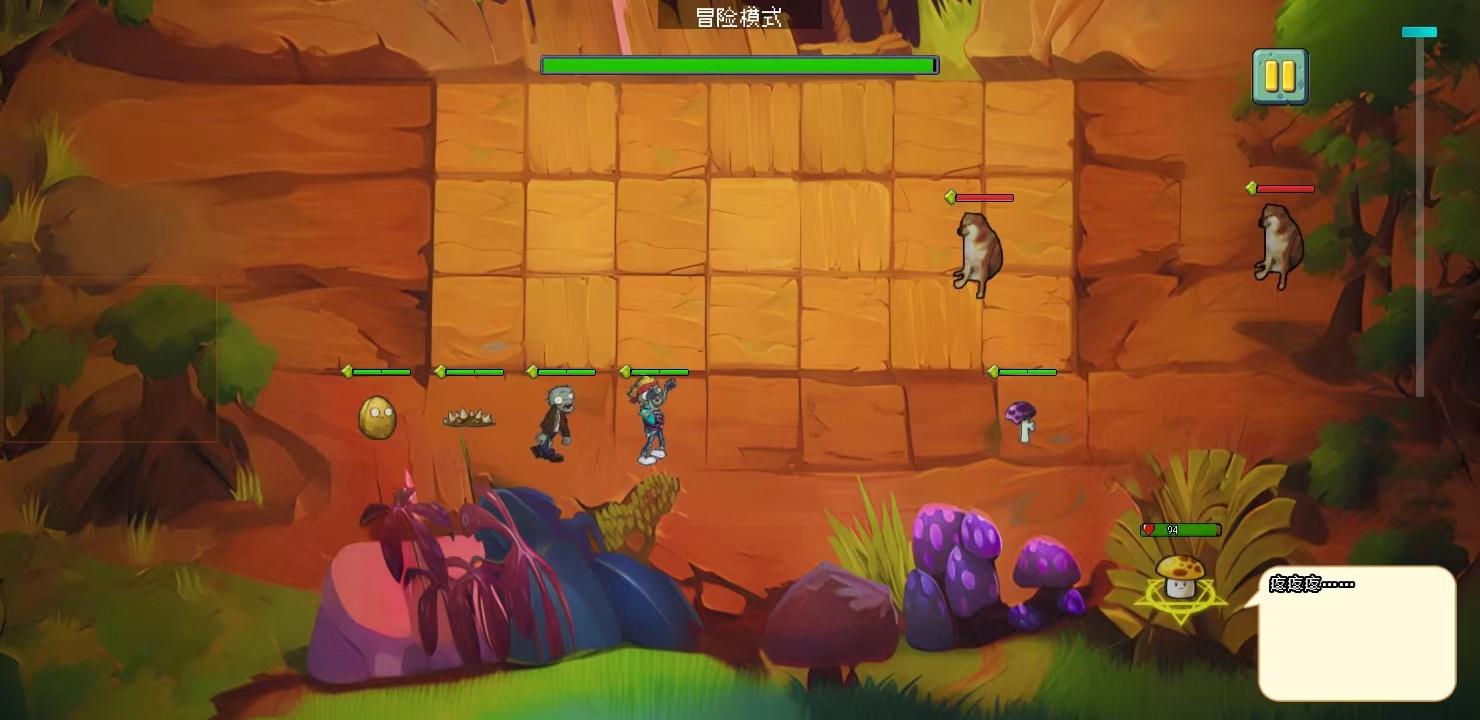Expand the golden egg's health bar marker
This screenshot has height=720, width=1480.
tap(347, 372)
